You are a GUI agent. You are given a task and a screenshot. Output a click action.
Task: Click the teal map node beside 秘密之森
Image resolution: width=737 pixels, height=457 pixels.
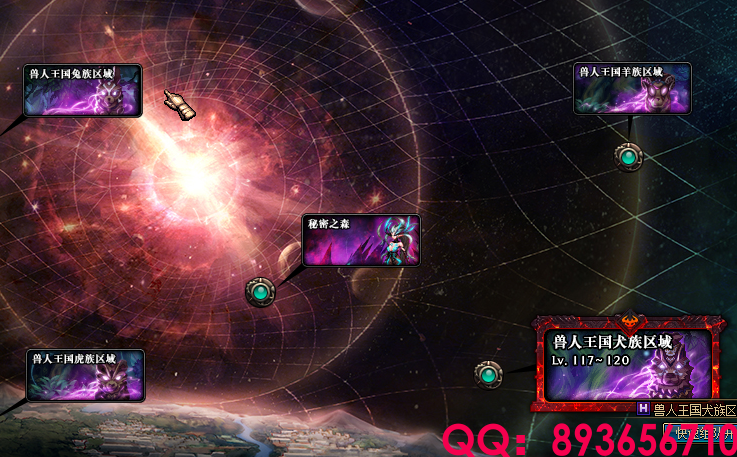pyautogui.click(x=260, y=292)
